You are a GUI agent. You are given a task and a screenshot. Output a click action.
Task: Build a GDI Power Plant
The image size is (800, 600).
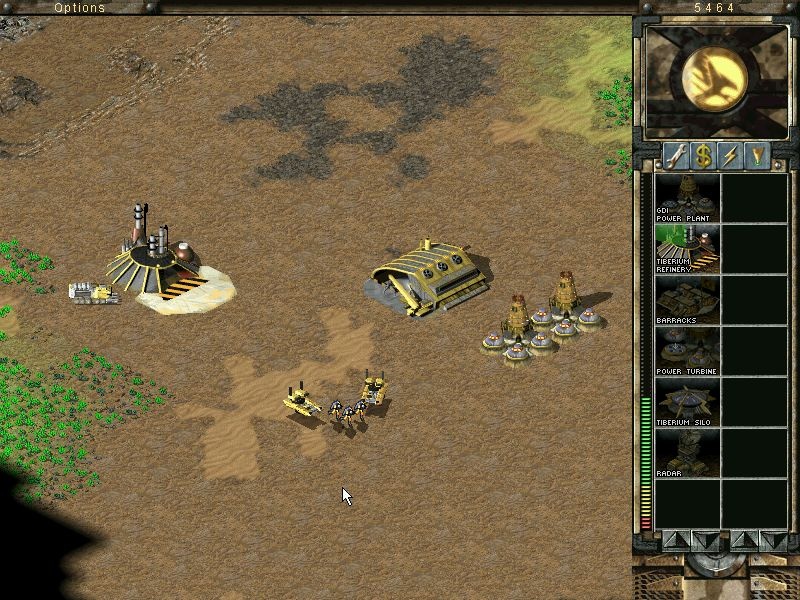coord(687,198)
